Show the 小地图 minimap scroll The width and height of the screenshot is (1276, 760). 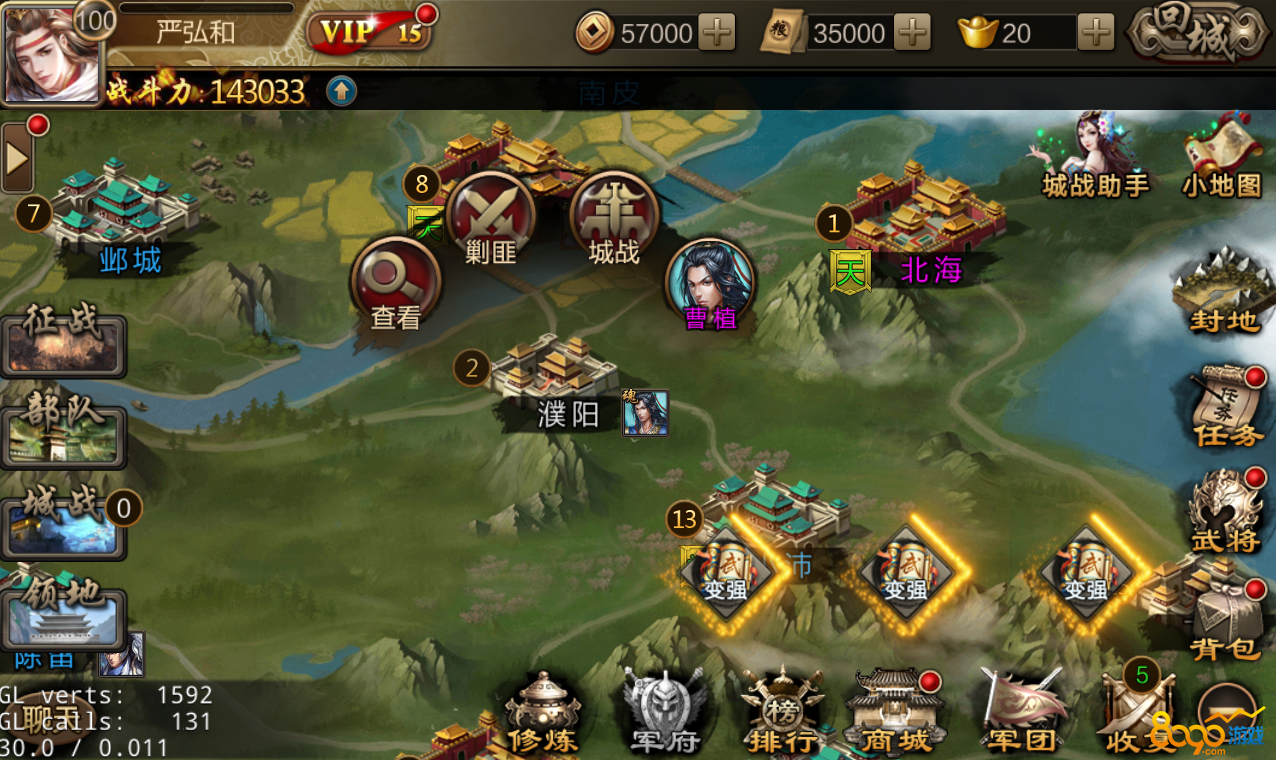(x=1221, y=157)
